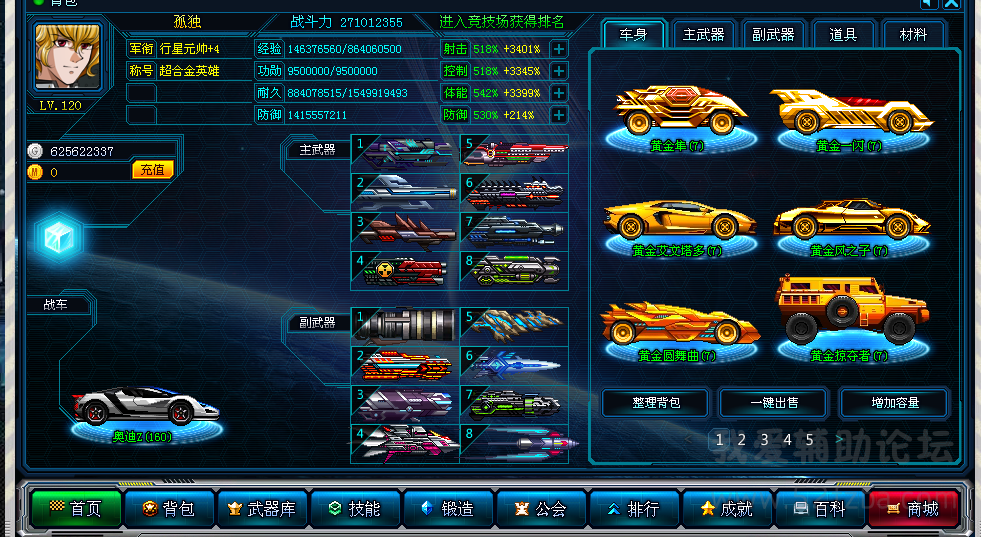This screenshot has width=981, height=537.
Task: Open the 锻造 forging menu
Action: pos(447,509)
